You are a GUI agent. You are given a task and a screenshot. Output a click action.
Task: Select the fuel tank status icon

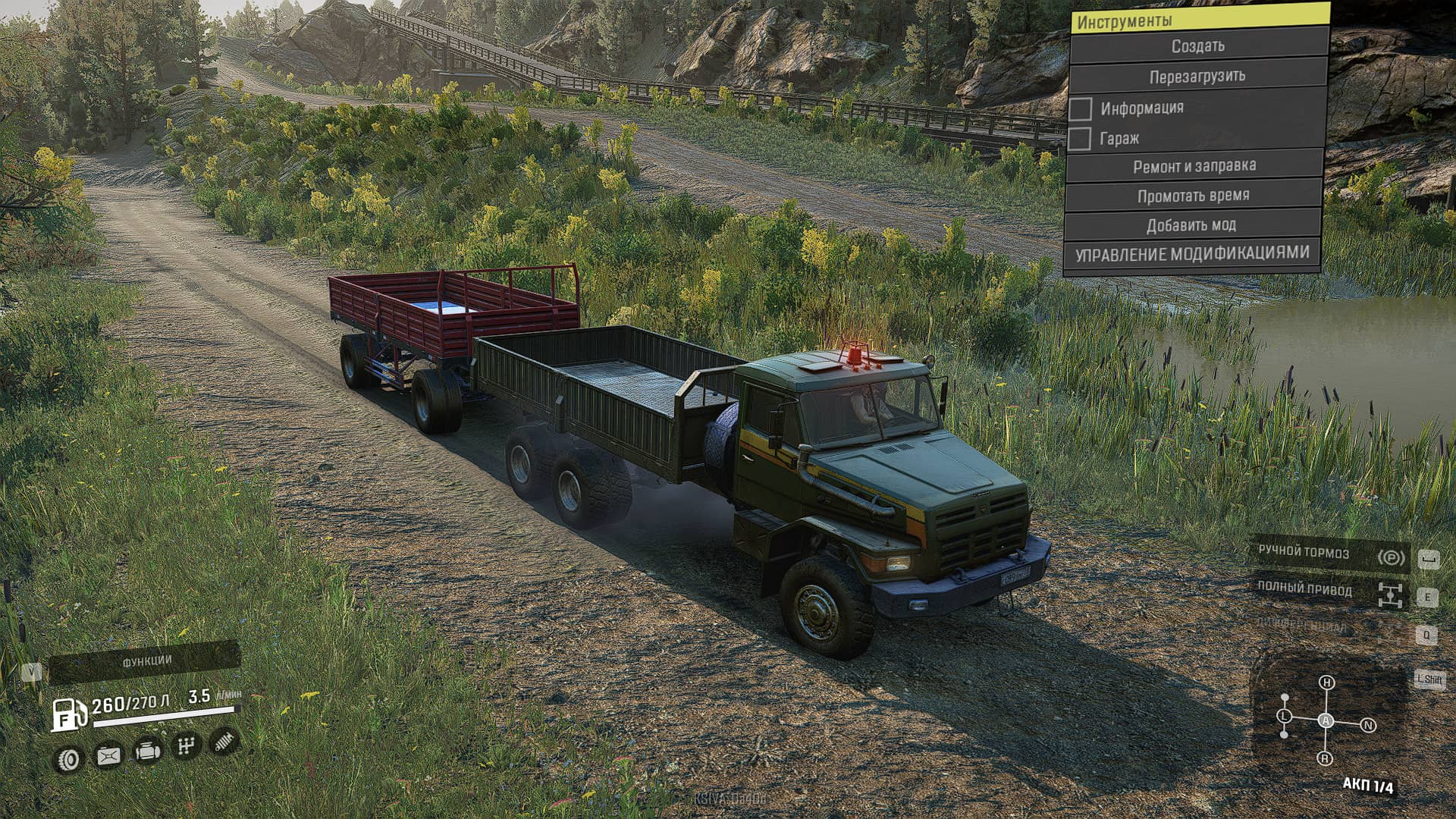(x=108, y=756)
